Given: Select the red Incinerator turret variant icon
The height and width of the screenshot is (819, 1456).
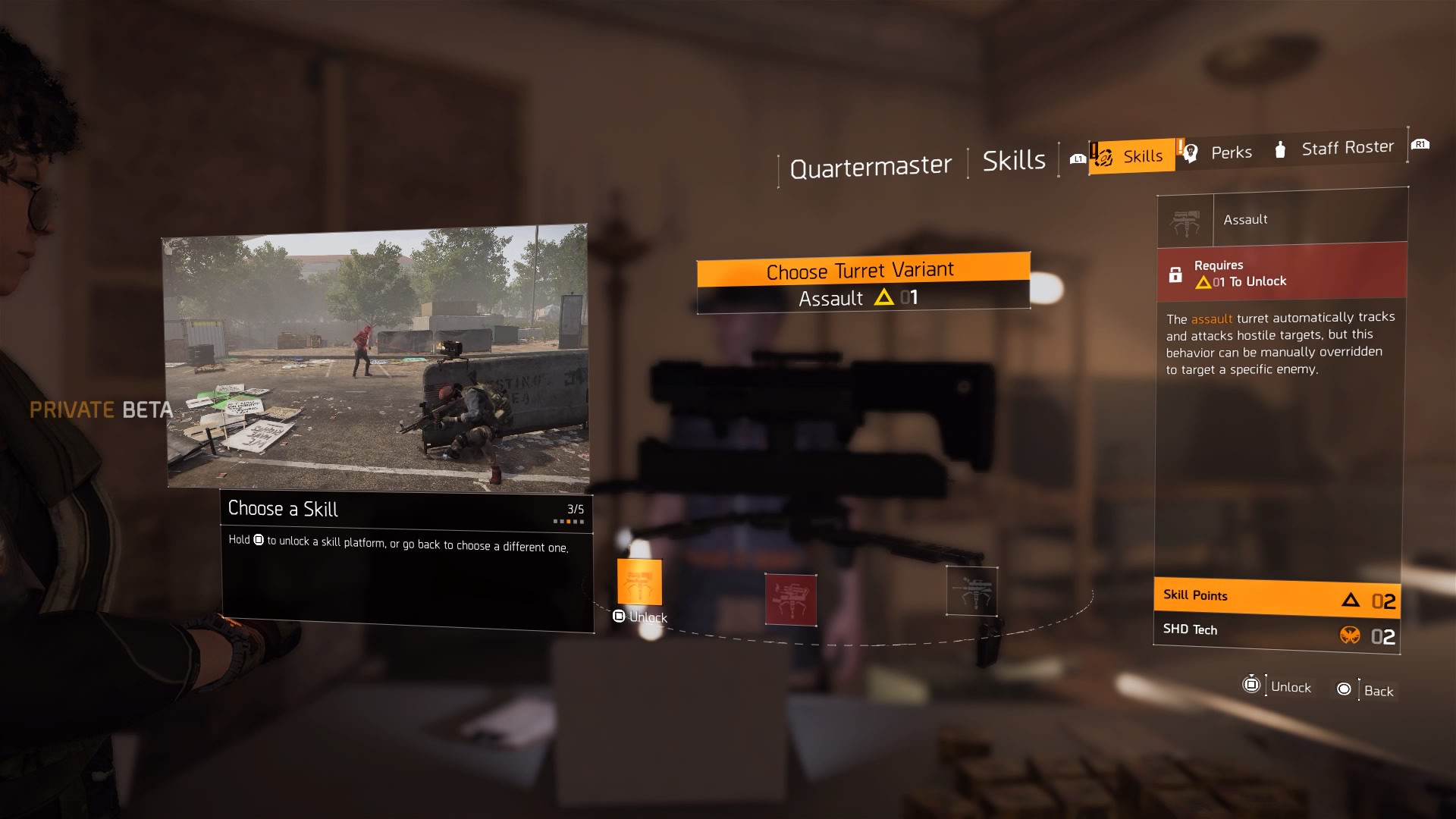Looking at the screenshot, I should tap(791, 599).
